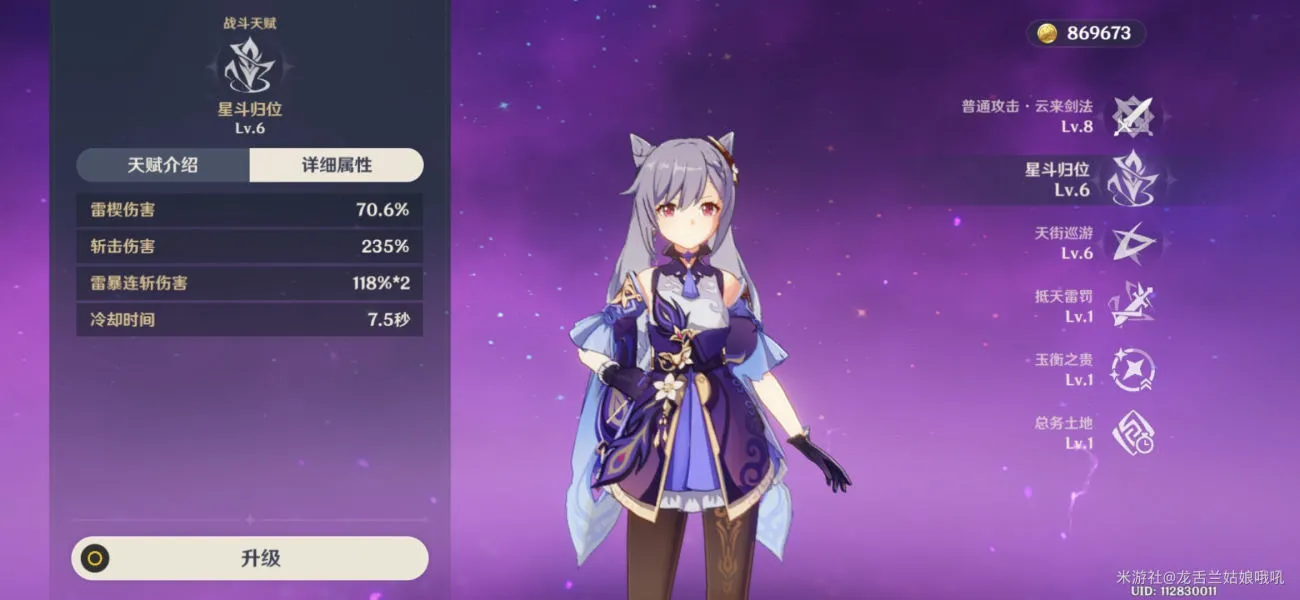Switch to the 天赋介绍 tab

click(x=162, y=165)
